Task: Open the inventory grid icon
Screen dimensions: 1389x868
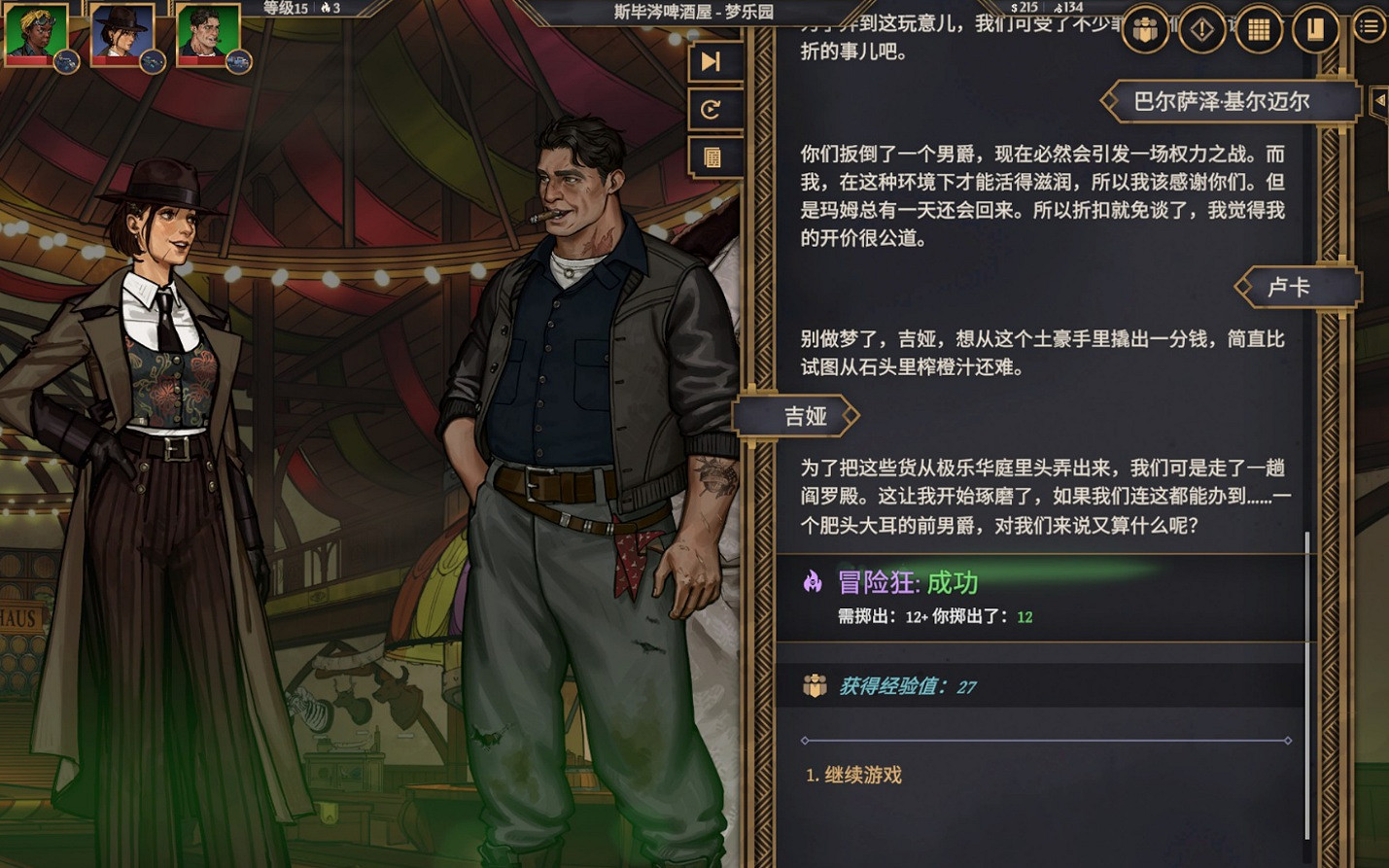Action: click(x=1258, y=29)
